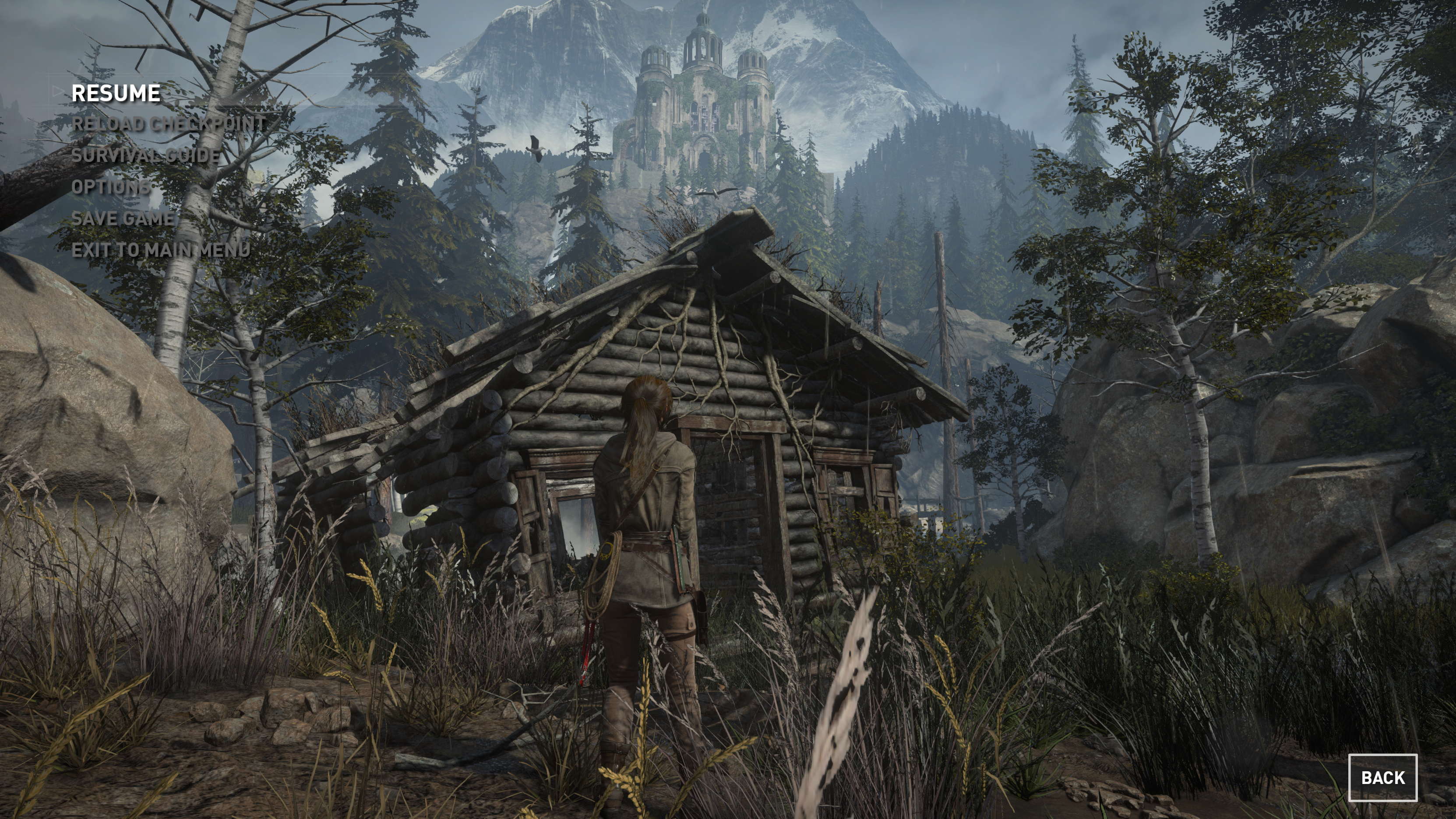The image size is (1456, 819).
Task: Open the Options menu
Action: (111, 187)
